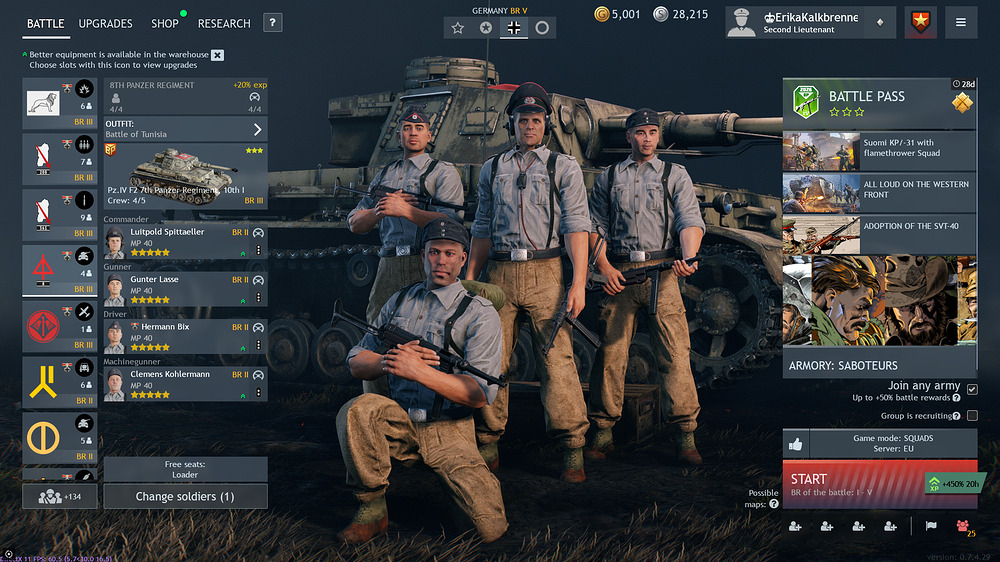Open the question mark help button
The image size is (1000, 562).
point(273,23)
